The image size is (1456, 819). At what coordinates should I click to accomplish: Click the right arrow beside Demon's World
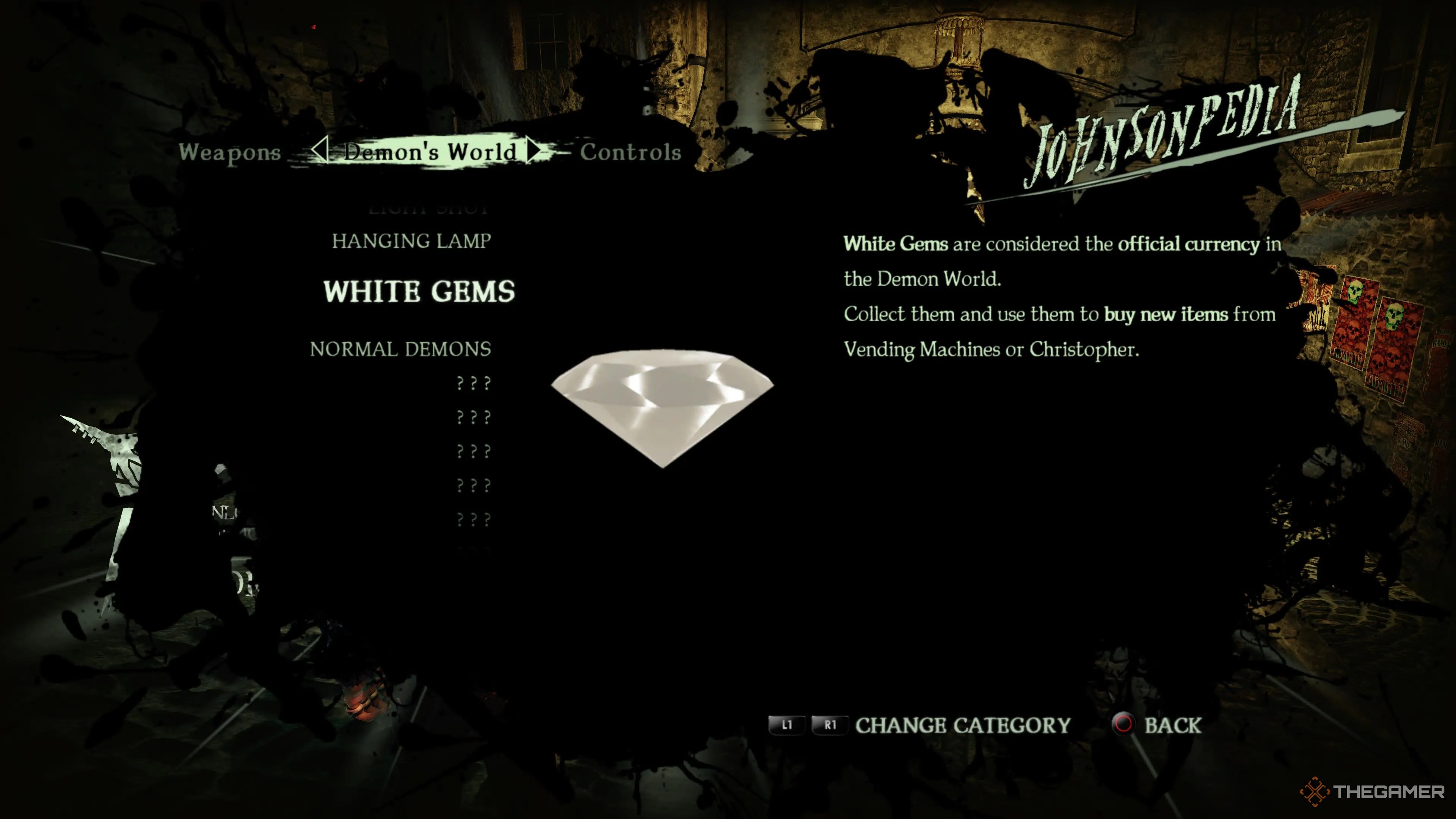[x=533, y=151]
